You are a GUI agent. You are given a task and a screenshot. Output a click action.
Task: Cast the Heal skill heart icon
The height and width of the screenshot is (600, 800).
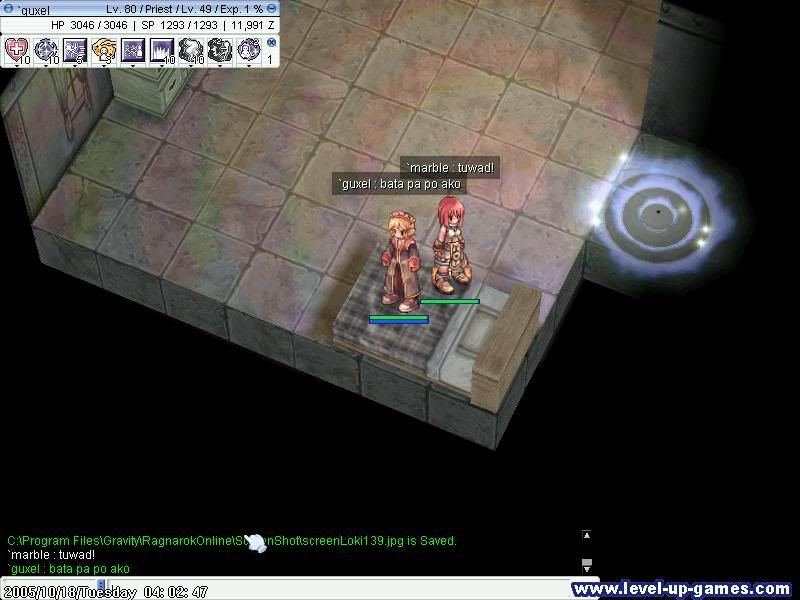point(17,48)
